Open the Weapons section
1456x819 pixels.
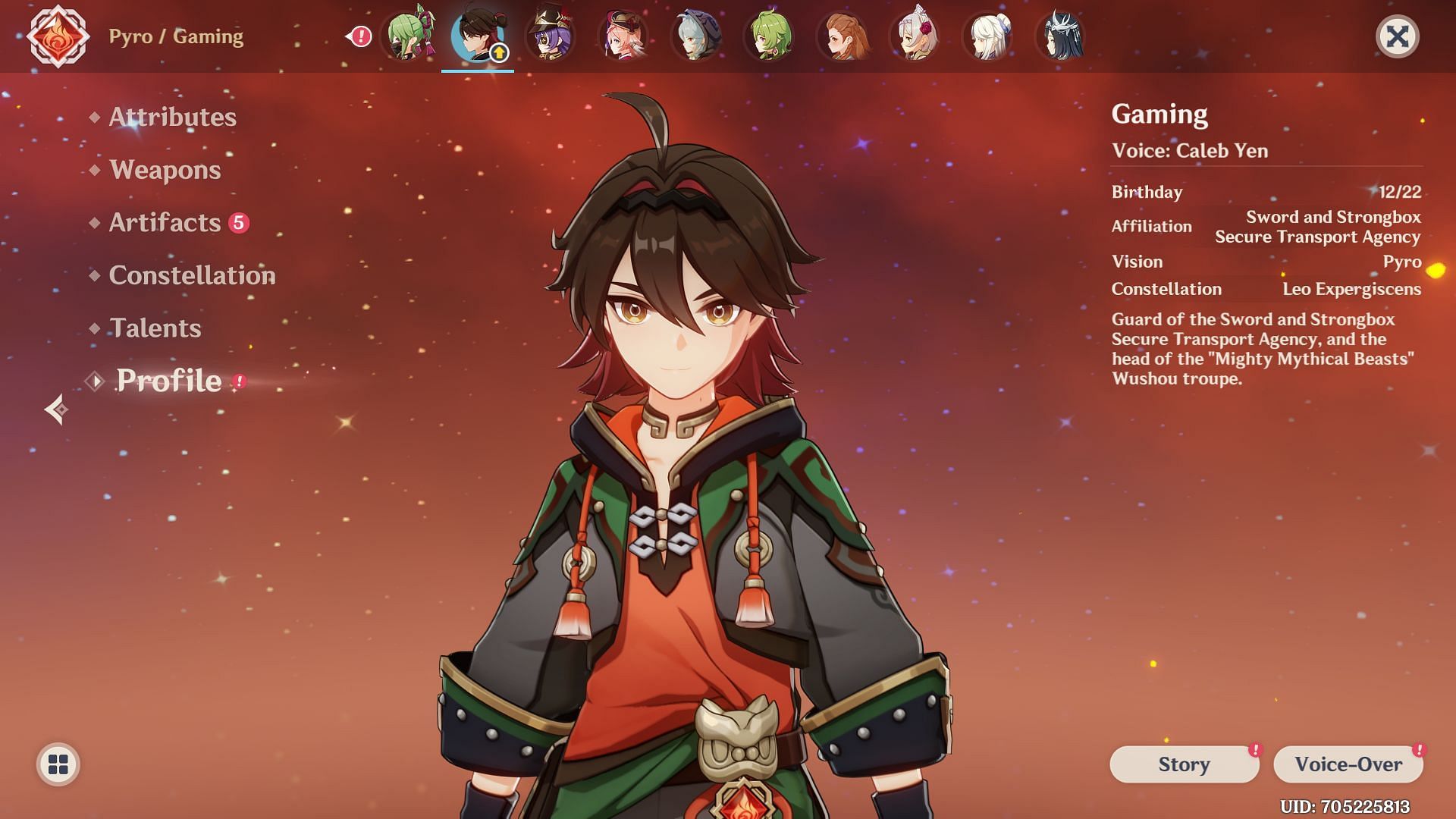165,170
